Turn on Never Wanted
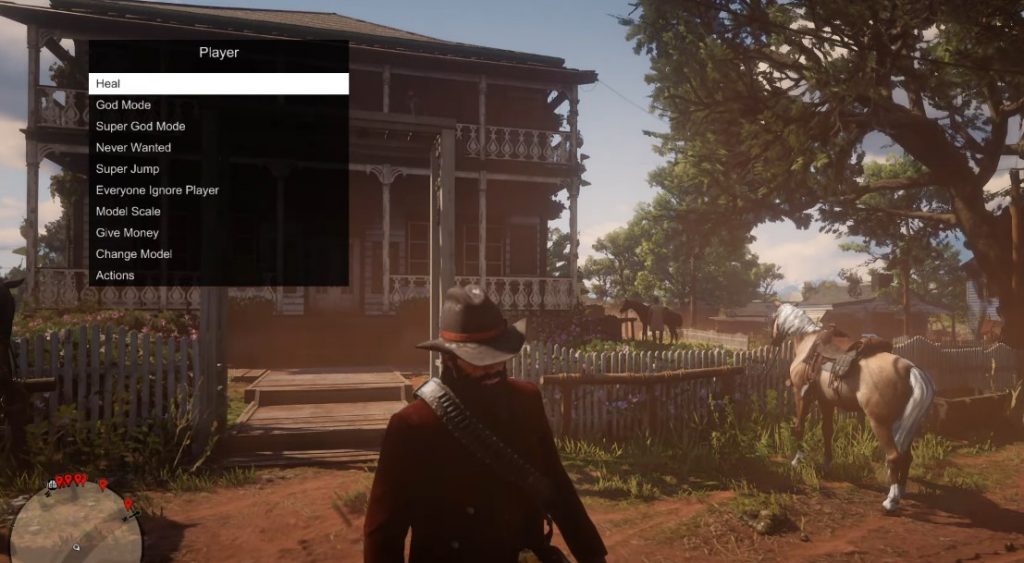The height and width of the screenshot is (563, 1024). 218,148
